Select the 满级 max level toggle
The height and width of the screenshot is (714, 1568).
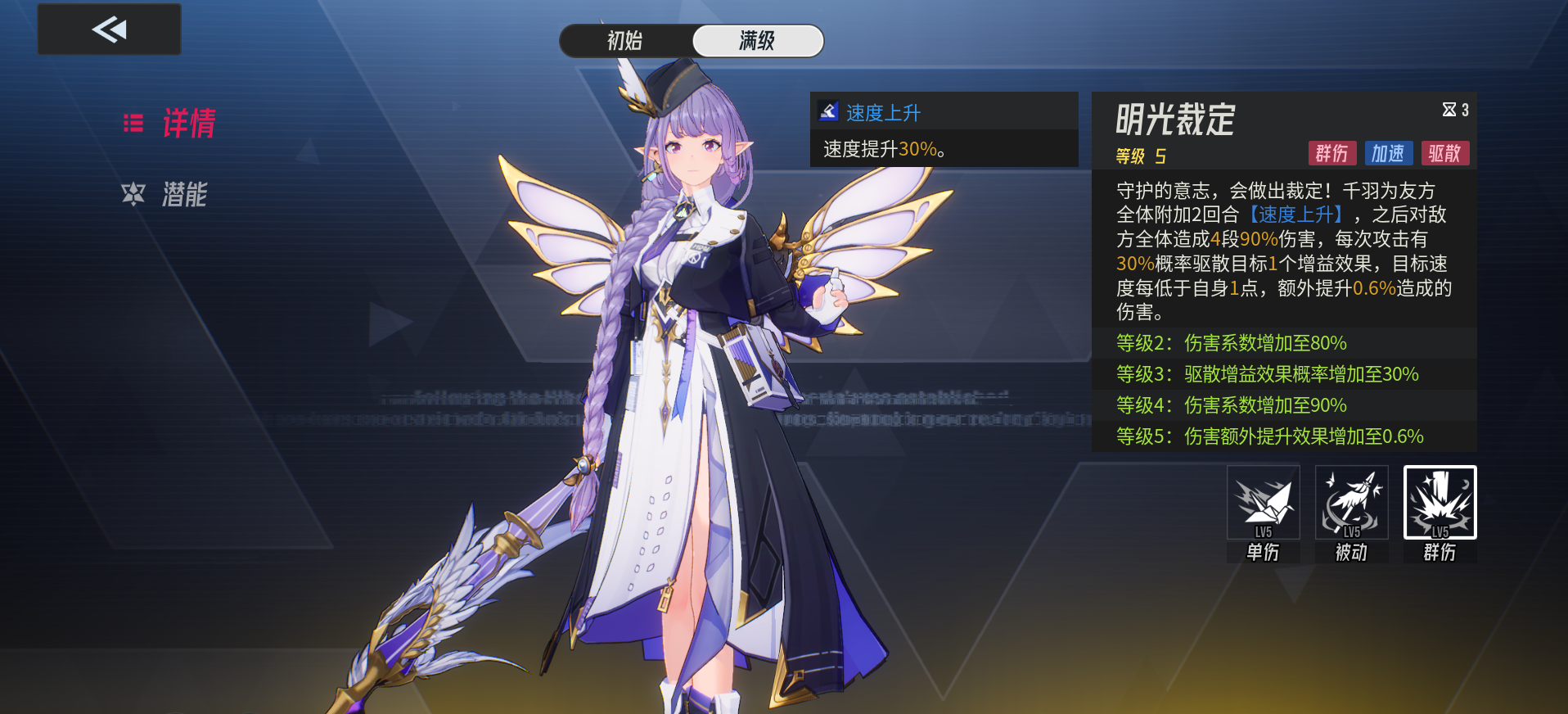click(757, 41)
